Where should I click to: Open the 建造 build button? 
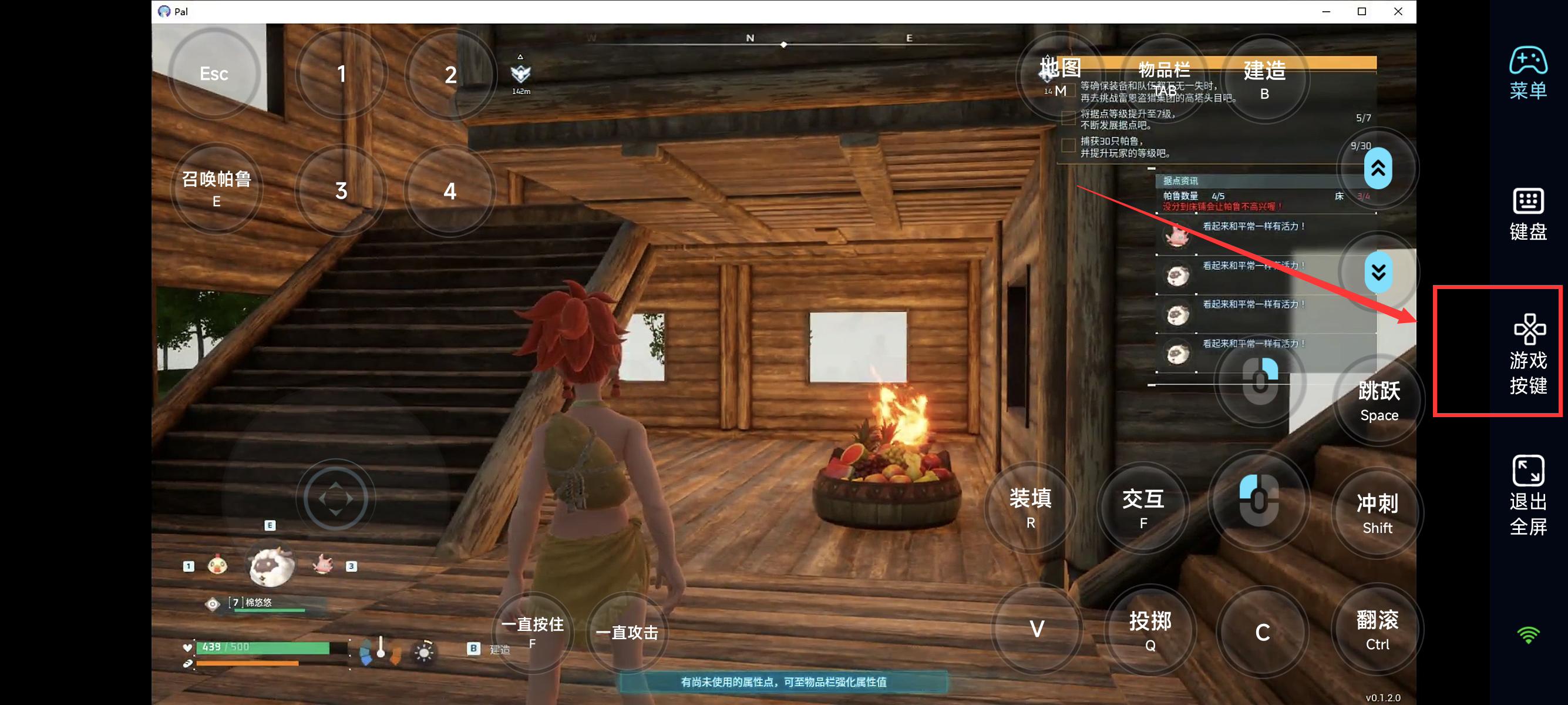point(1264,79)
